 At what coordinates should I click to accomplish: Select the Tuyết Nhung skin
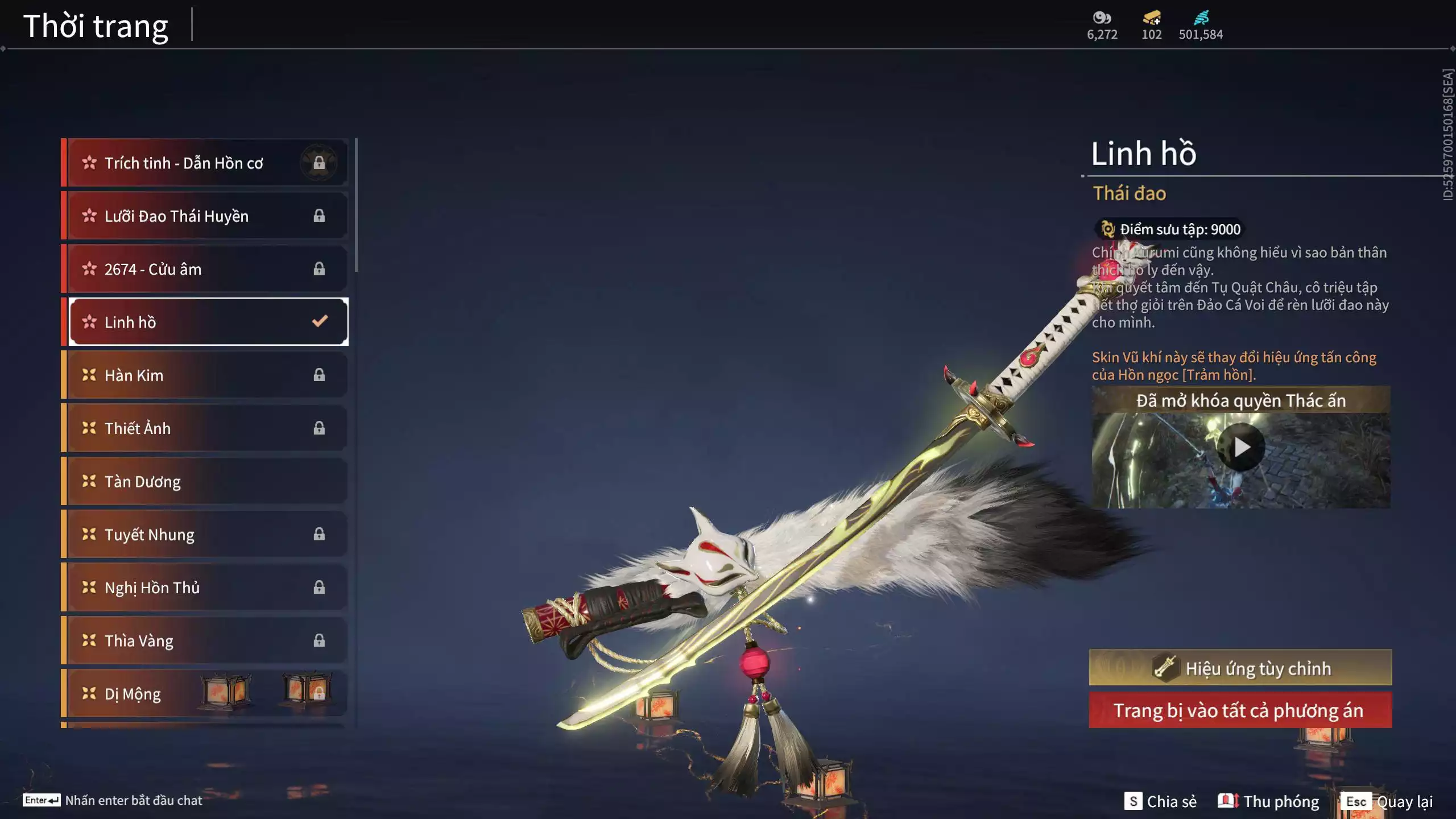[x=205, y=535]
